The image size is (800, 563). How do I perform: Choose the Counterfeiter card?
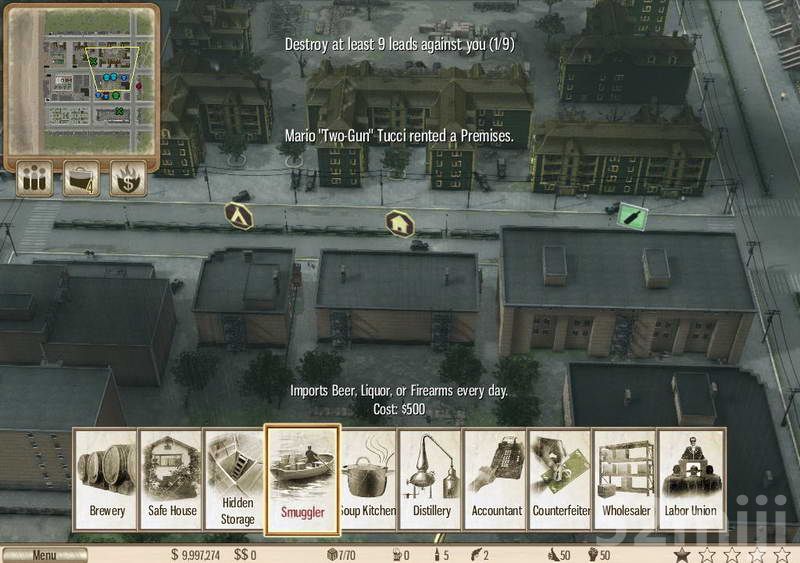(x=560, y=480)
